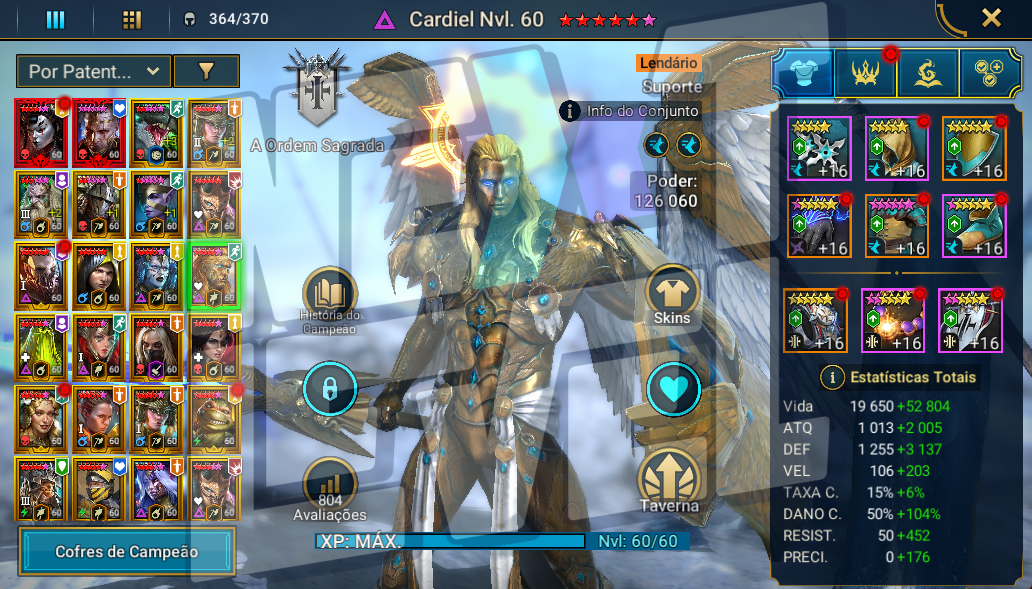This screenshot has width=1032, height=589.
Task: Switch to the crown masteries tab
Action: pos(865,74)
